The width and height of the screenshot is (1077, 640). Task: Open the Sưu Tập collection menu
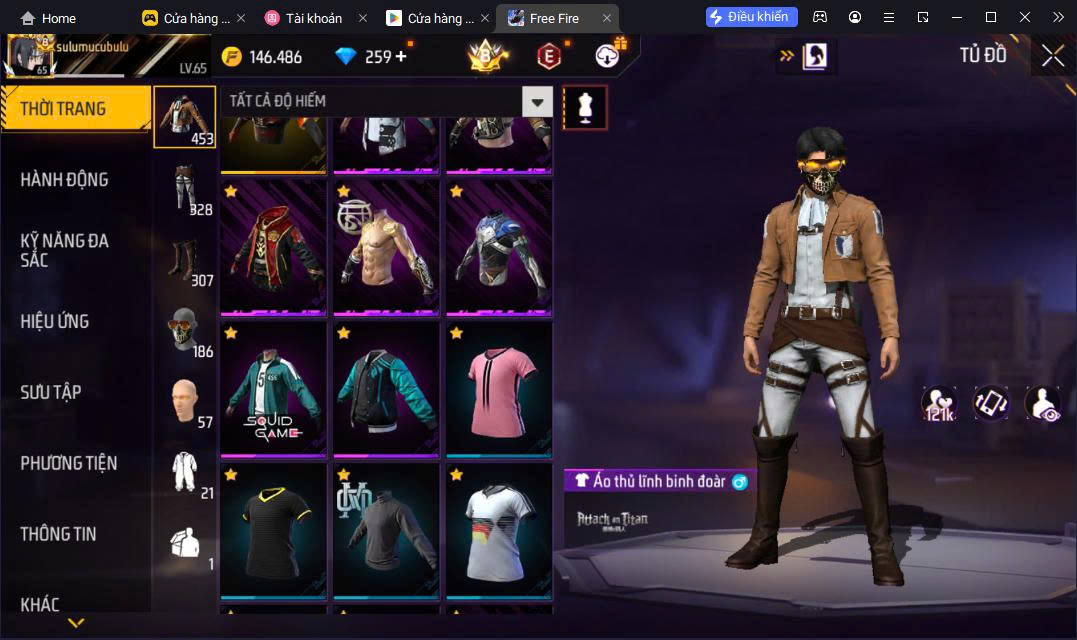(x=51, y=392)
